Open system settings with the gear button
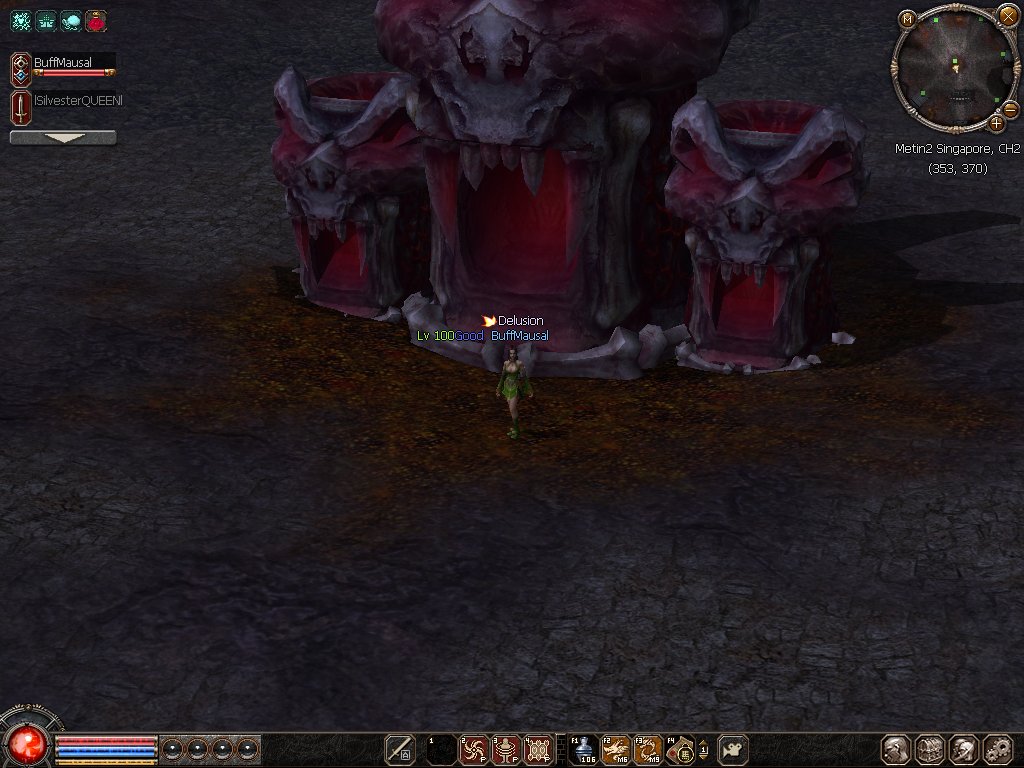 998,749
